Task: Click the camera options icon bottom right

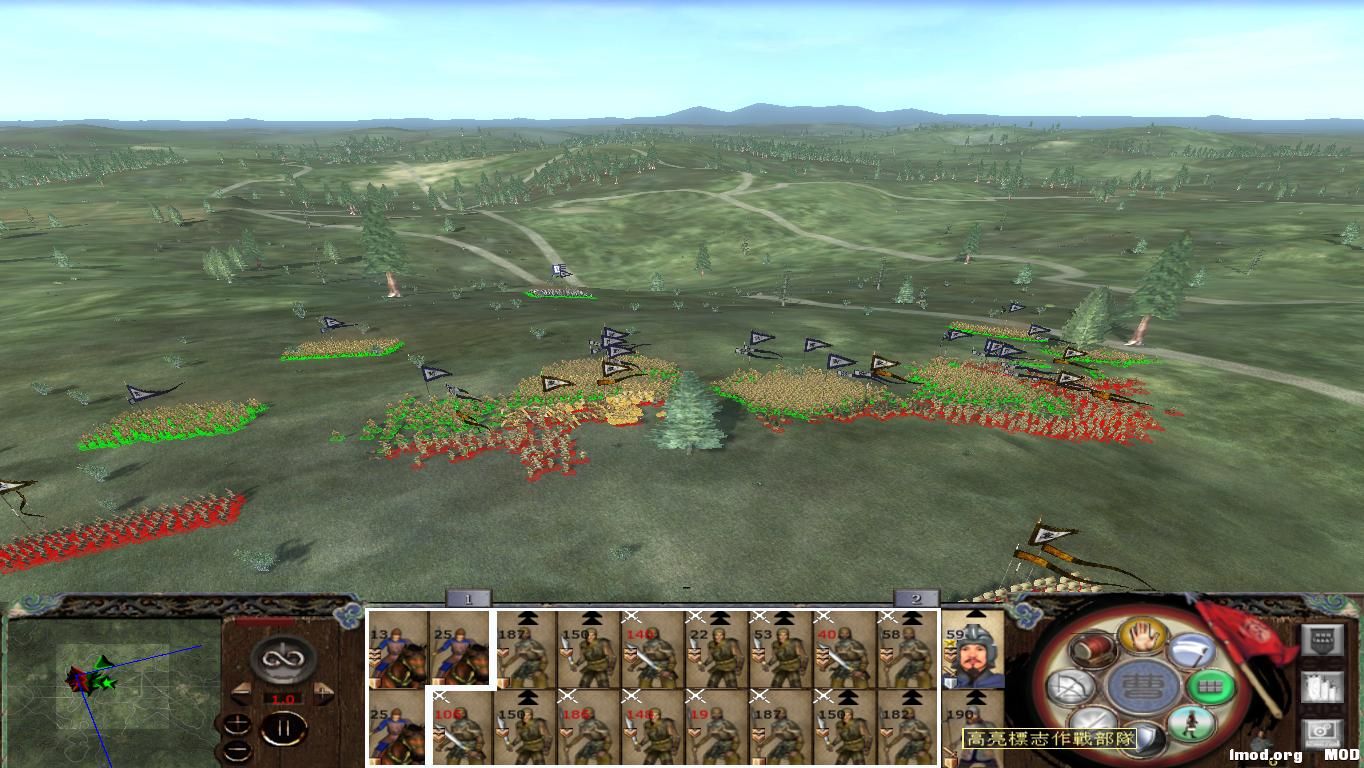Action: point(1321,733)
